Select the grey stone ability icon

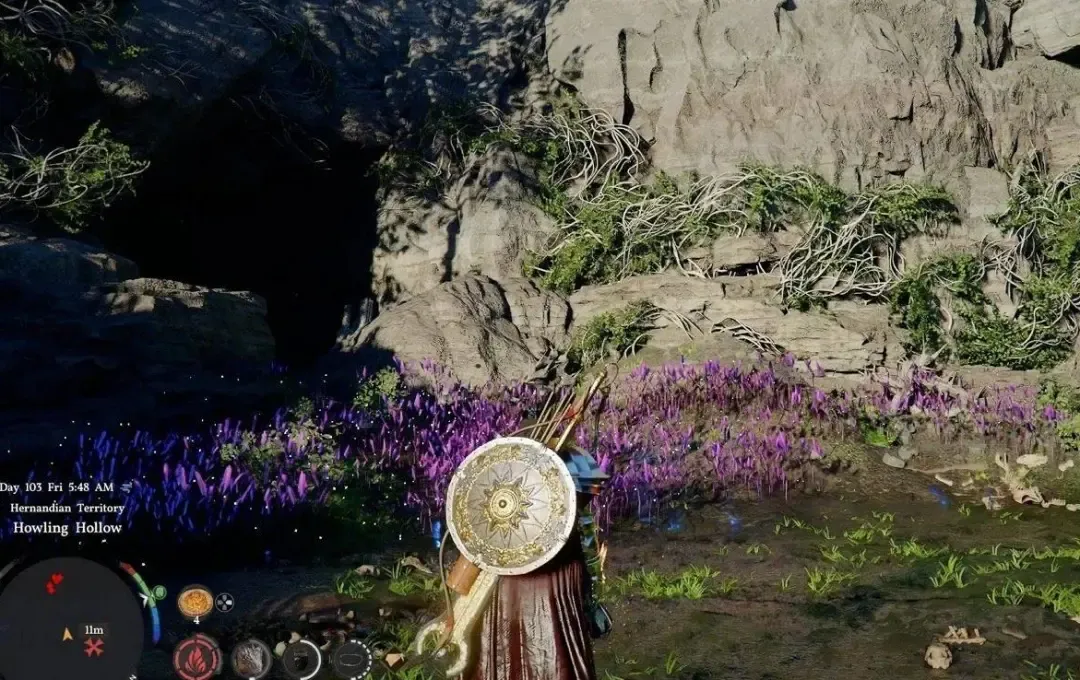(x=251, y=659)
